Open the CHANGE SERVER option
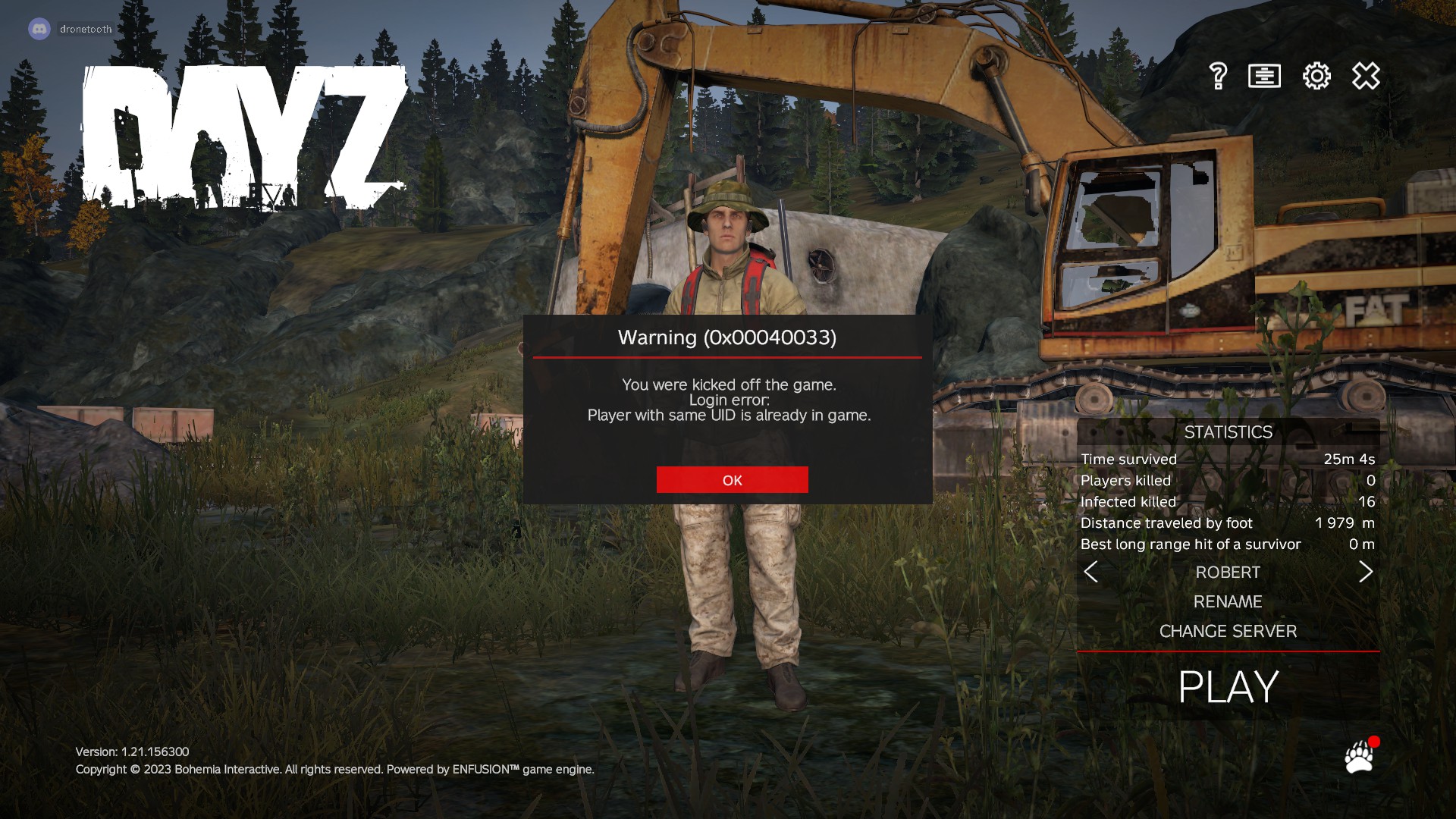Viewport: 1456px width, 819px height. pos(1228,631)
